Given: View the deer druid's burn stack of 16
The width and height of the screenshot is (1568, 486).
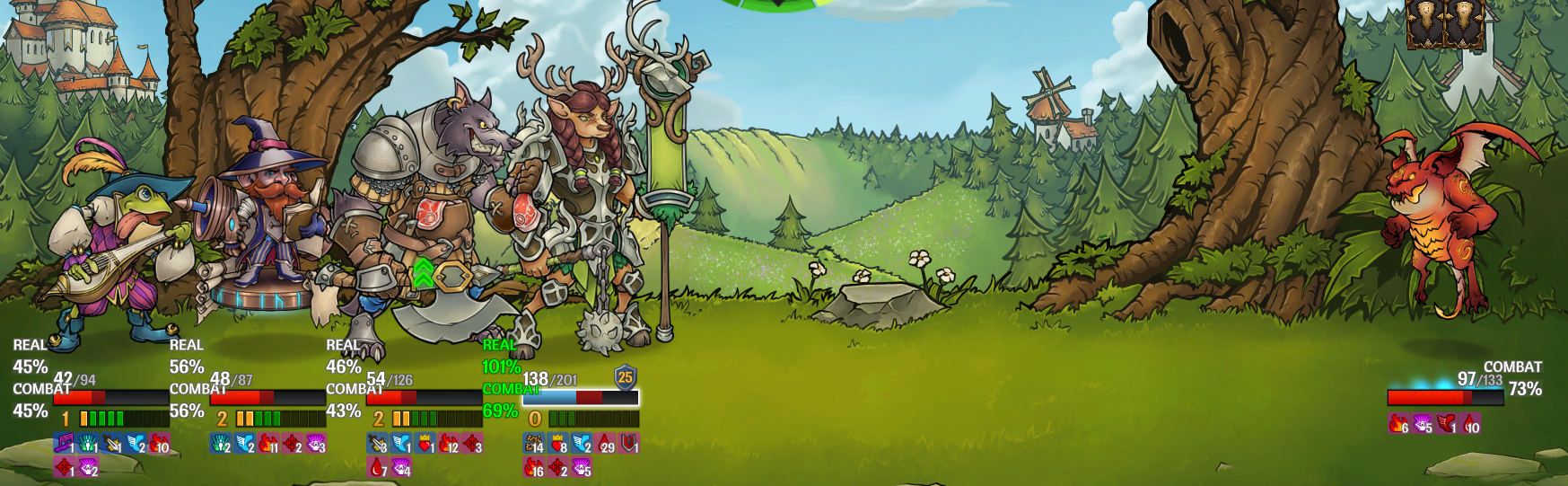Looking at the screenshot, I should [533, 466].
